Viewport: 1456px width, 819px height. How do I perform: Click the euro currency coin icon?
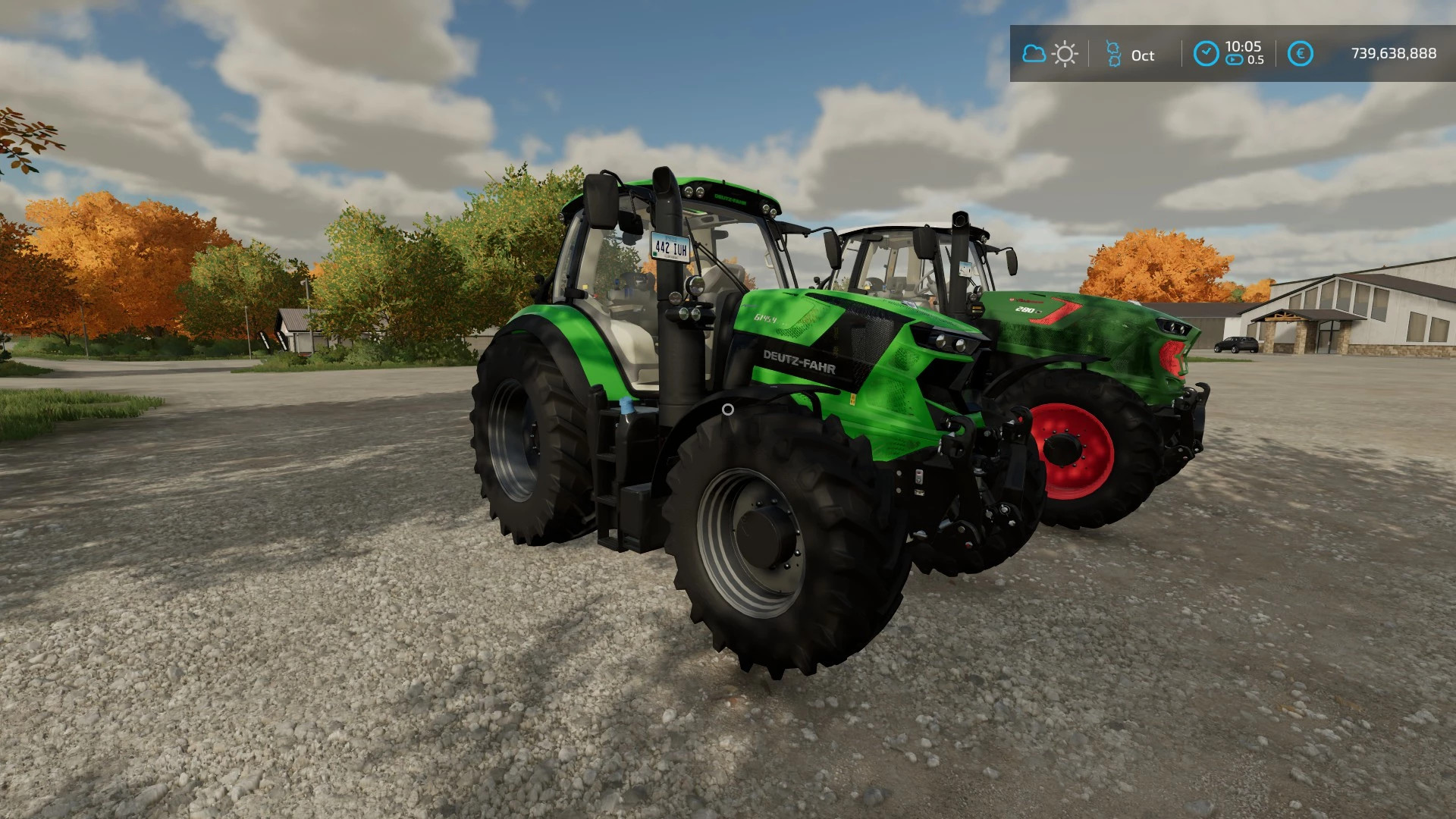click(1301, 53)
